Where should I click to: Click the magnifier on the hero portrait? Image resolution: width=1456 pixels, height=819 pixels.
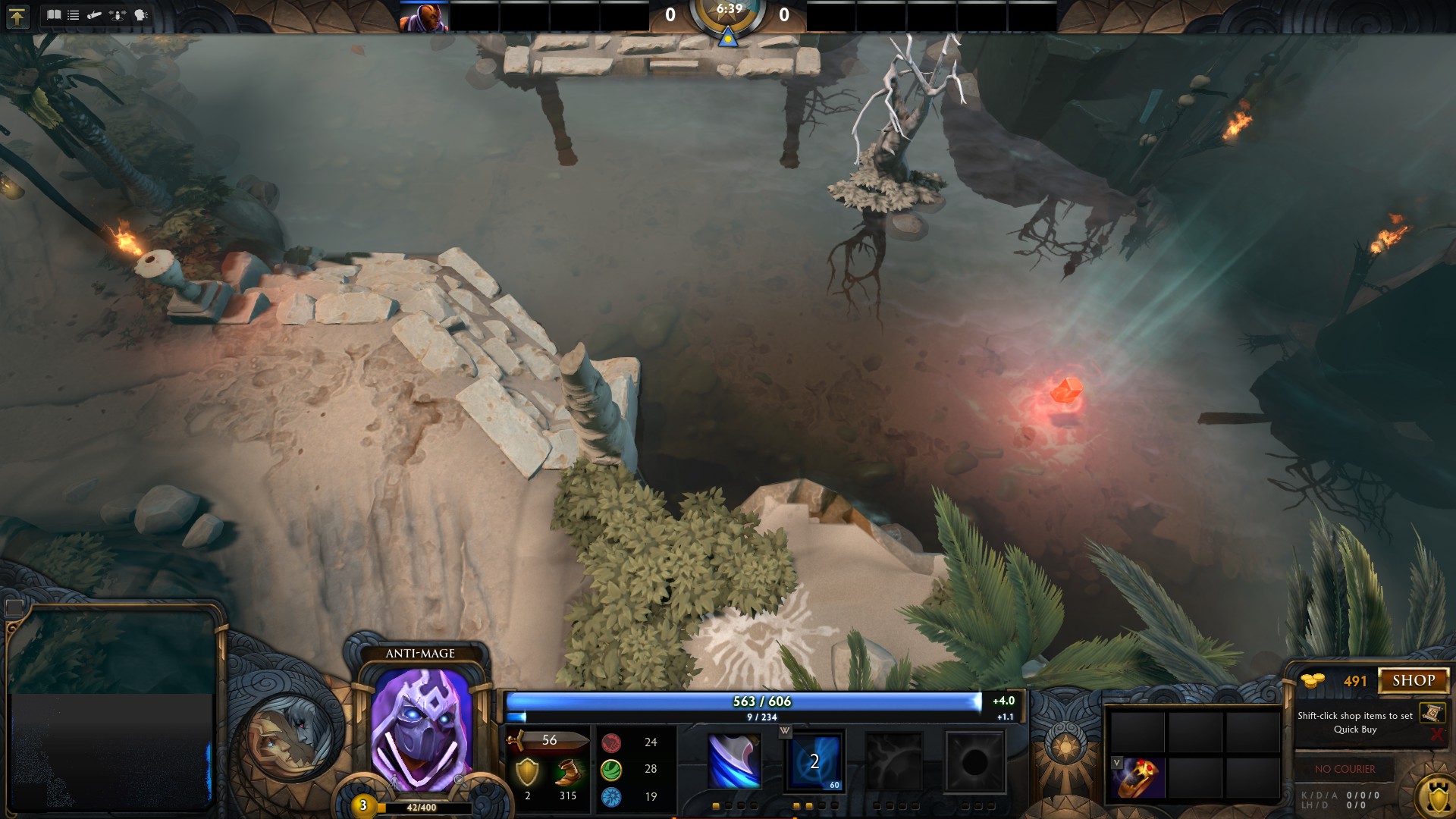point(459,780)
